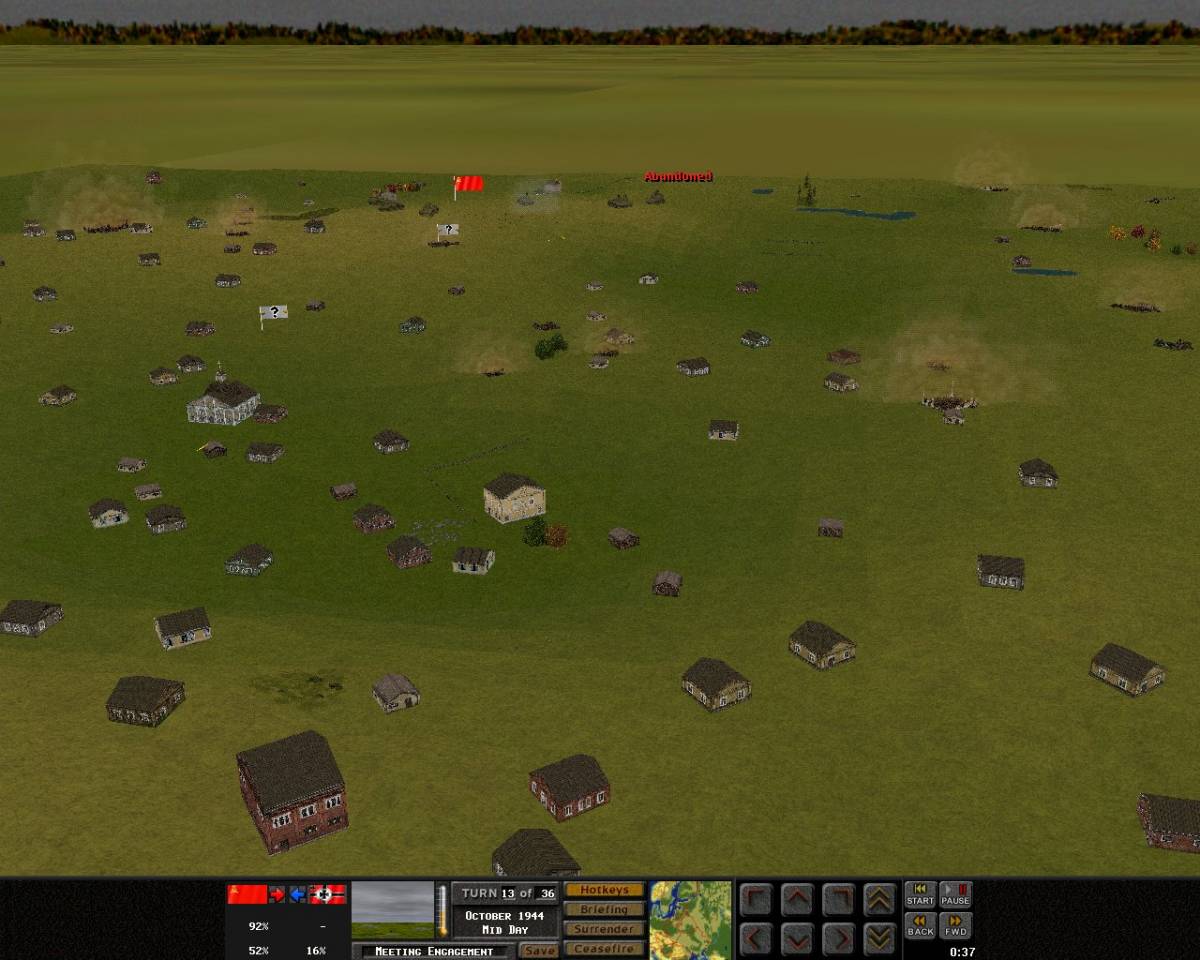This screenshot has height=960, width=1200.
Task: Show the mission Briefing
Action: click(604, 909)
